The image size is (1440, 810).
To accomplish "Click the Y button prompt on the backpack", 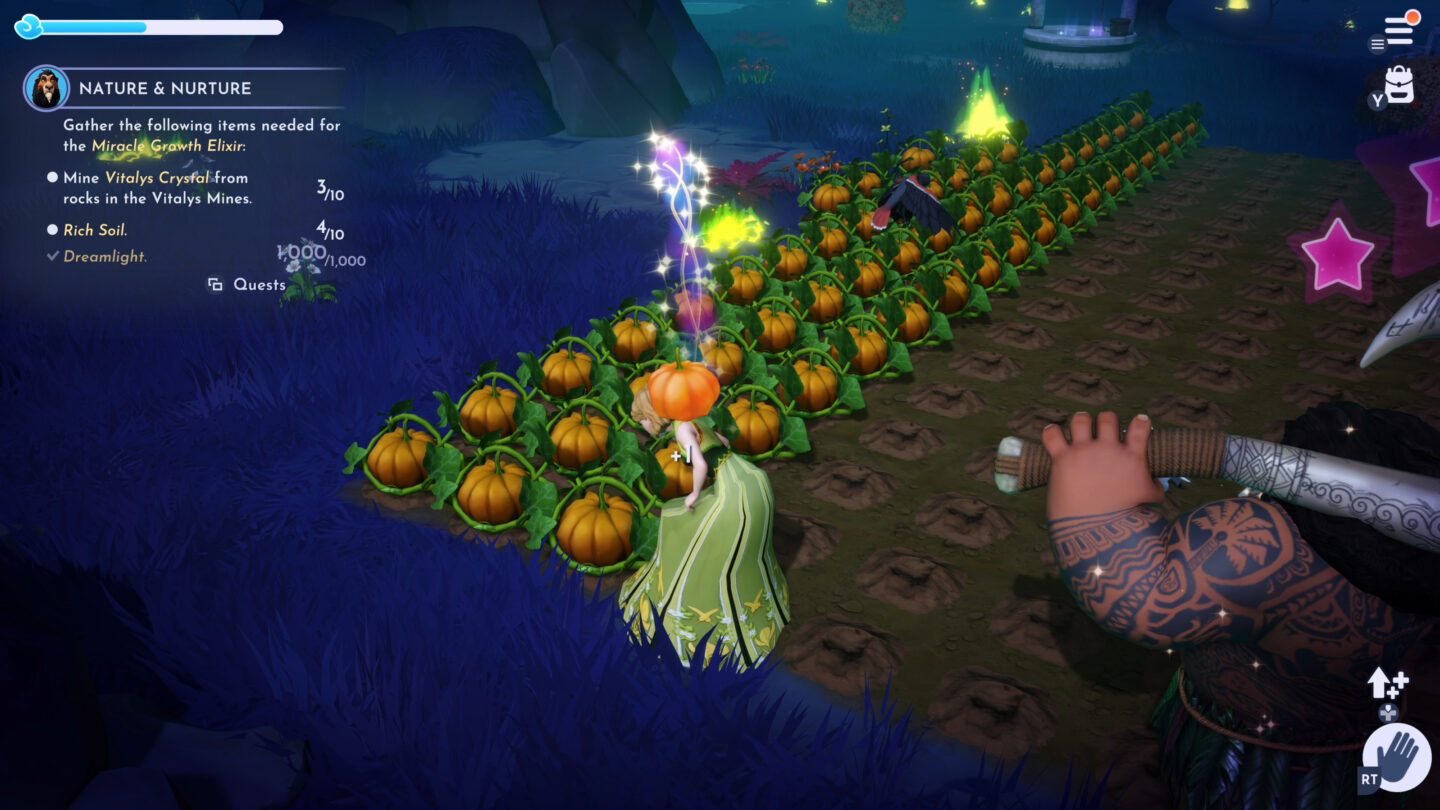I will pyautogui.click(x=1379, y=100).
